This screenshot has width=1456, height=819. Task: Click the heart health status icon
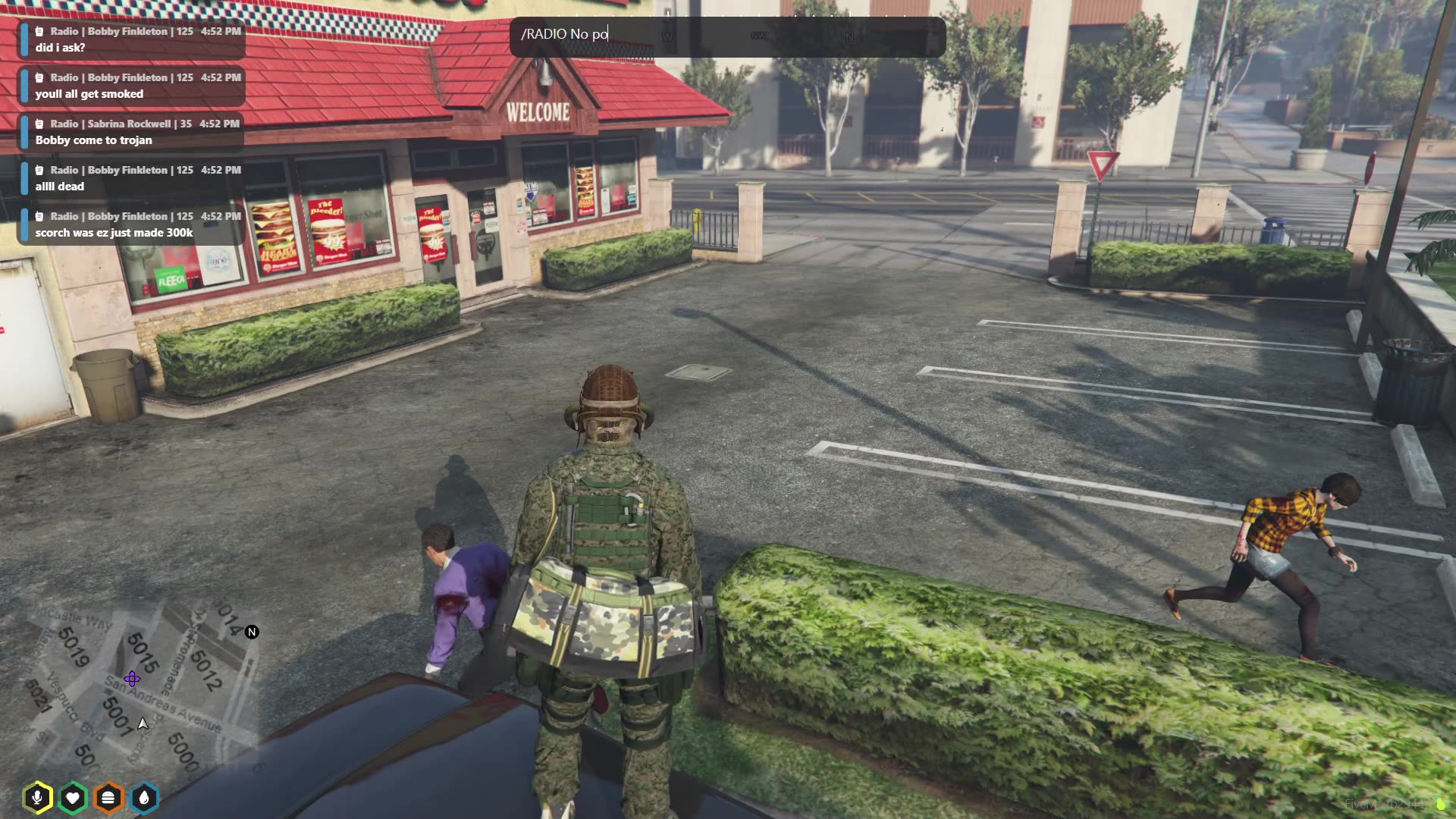pos(74,797)
